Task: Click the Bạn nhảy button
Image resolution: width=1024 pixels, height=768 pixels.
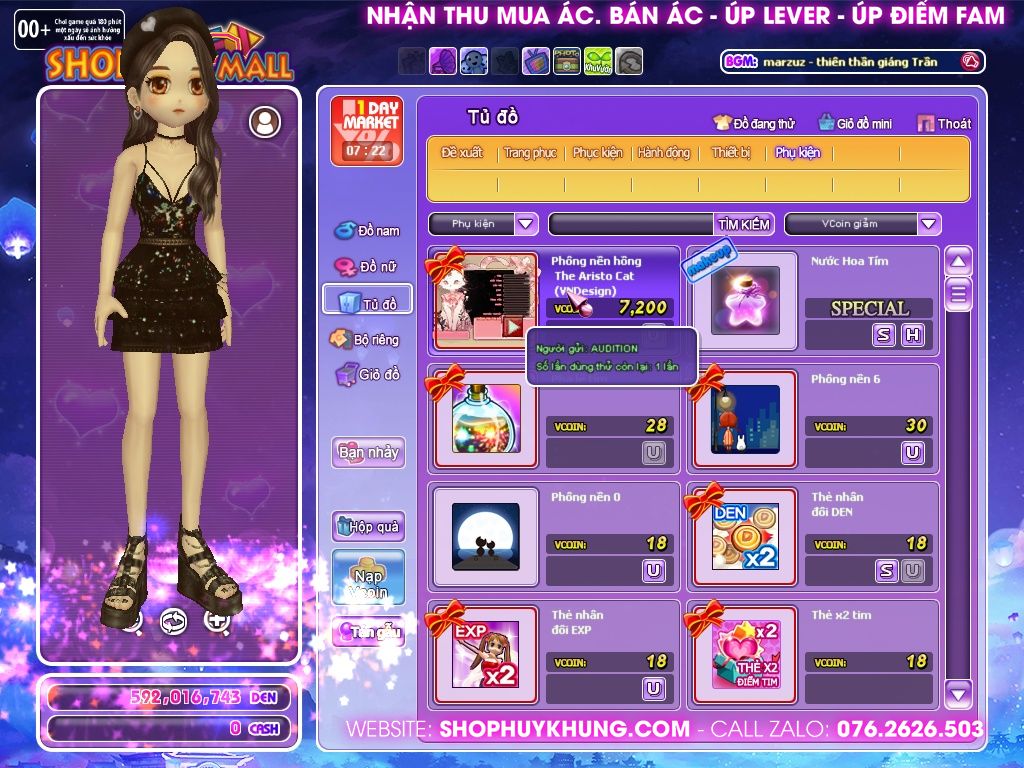Action: click(x=368, y=452)
